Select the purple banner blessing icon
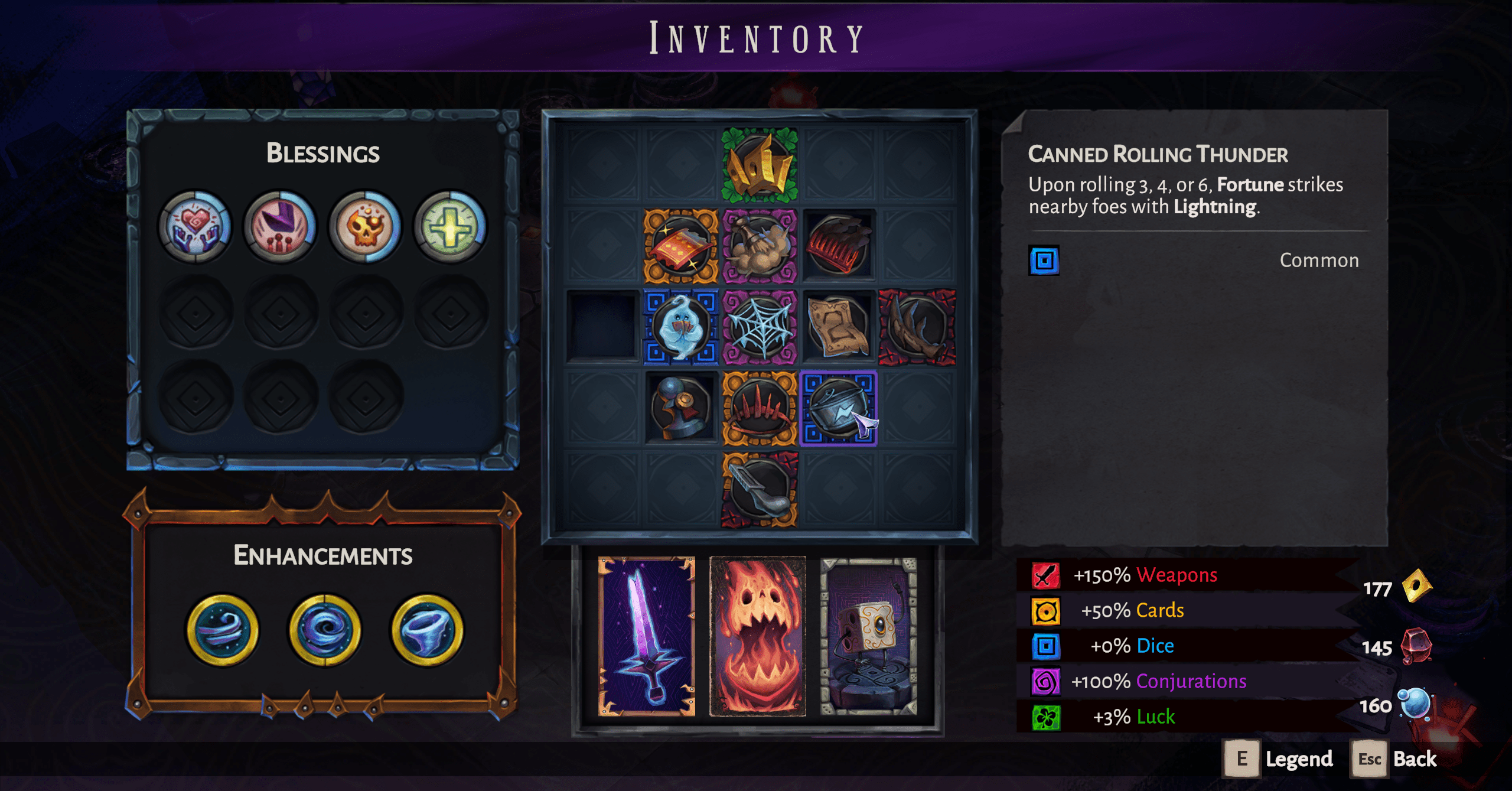 coord(280,226)
